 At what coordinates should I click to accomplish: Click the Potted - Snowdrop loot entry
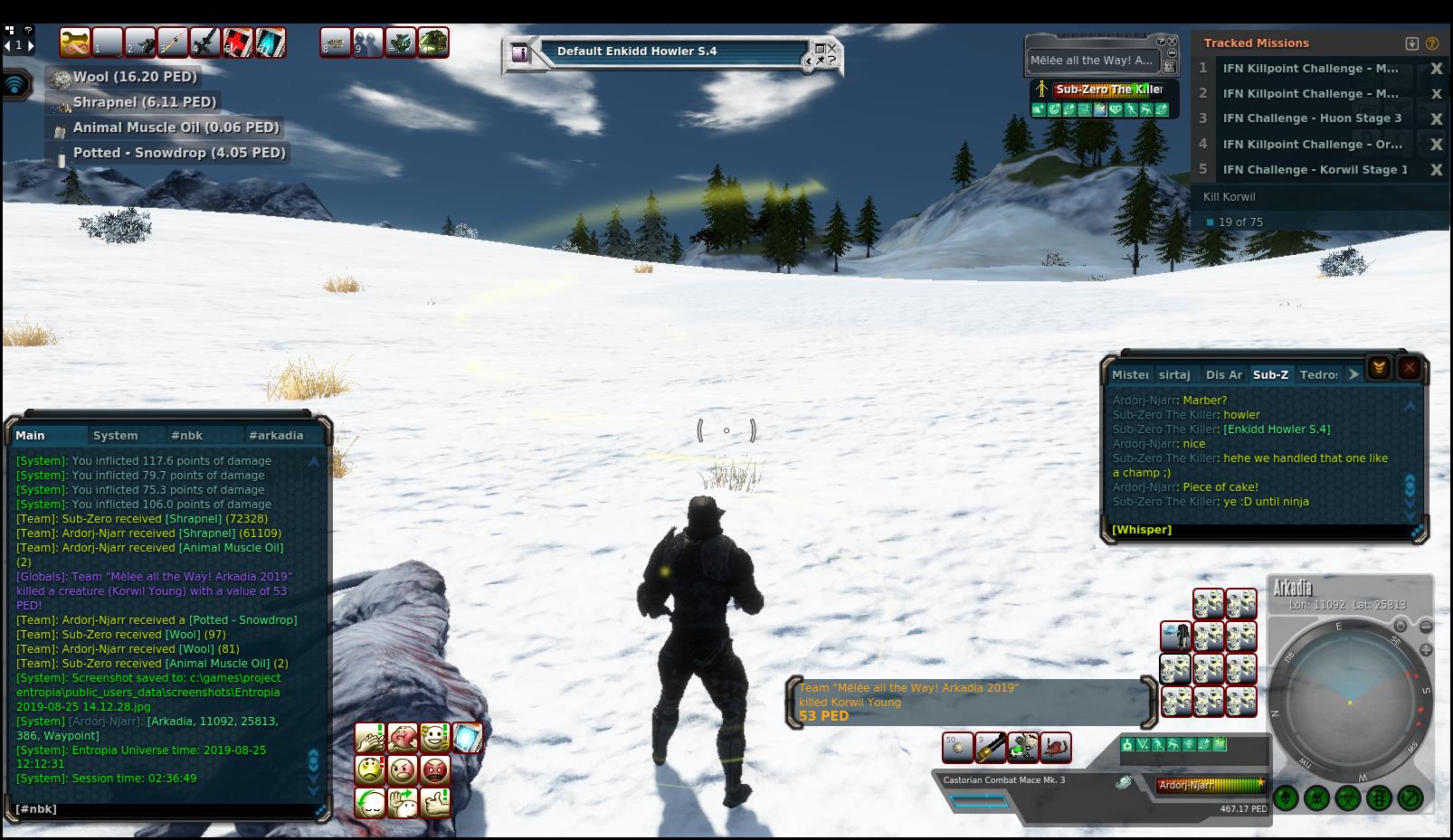point(178,153)
